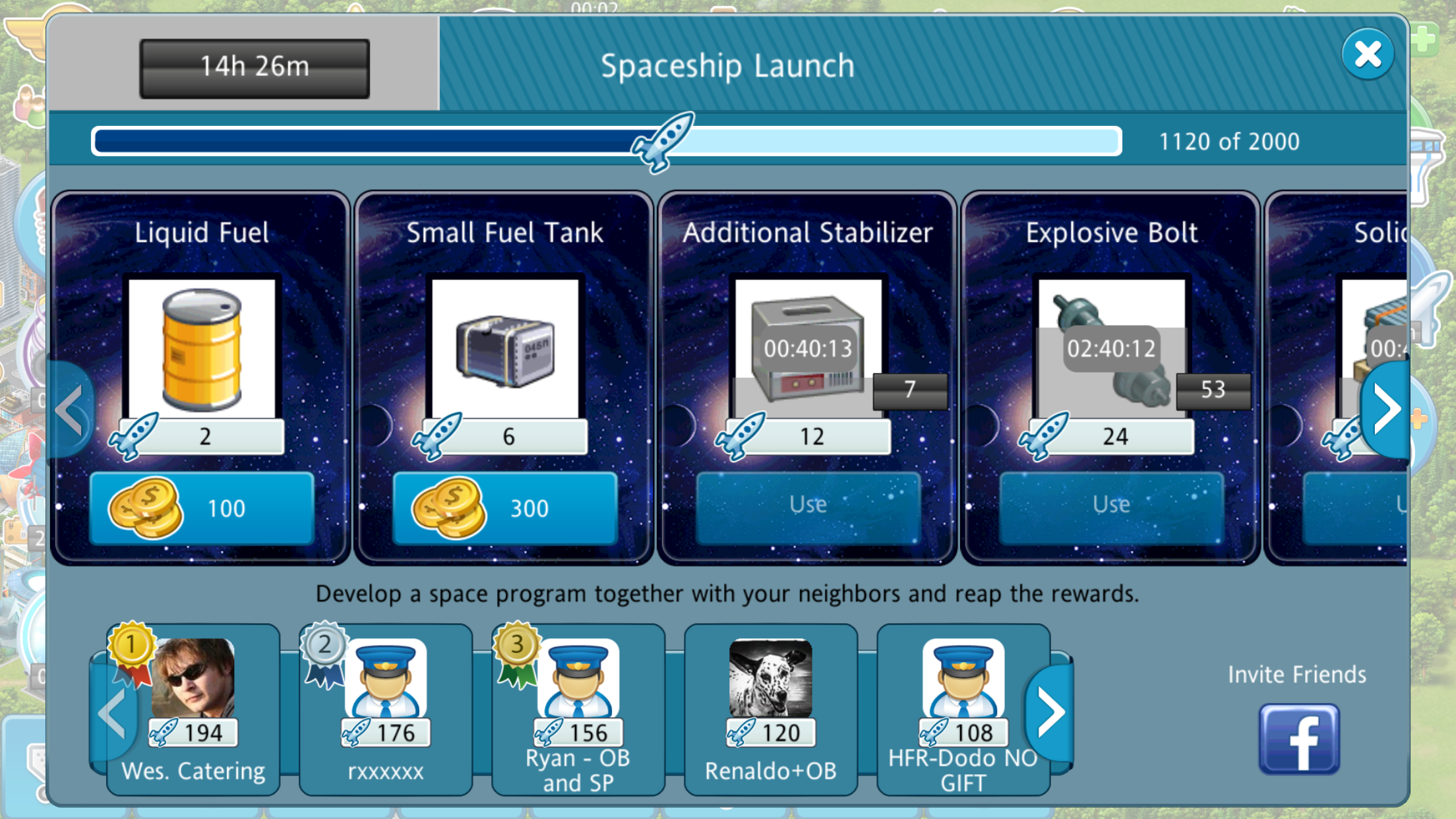Select HFR-Dodo NO GIFT player
Screen dimensions: 1456x819
click(x=963, y=709)
